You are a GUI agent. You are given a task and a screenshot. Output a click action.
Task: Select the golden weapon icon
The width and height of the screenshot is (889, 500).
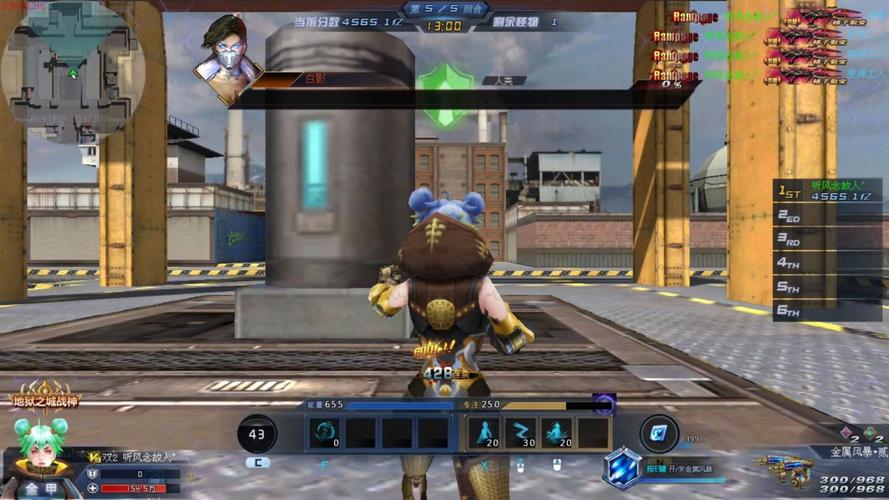pos(783,467)
